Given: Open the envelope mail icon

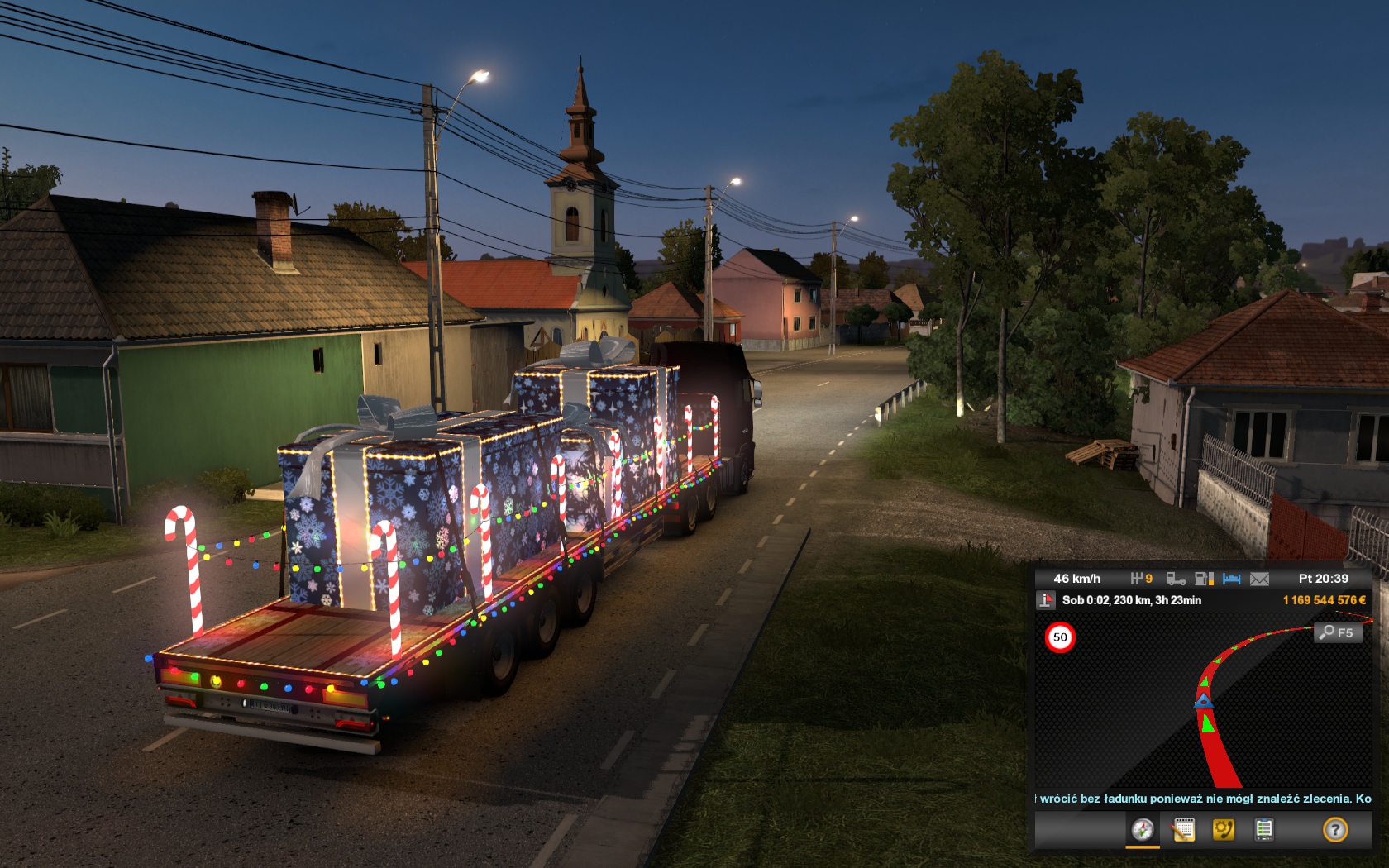Looking at the screenshot, I should pyautogui.click(x=1259, y=579).
